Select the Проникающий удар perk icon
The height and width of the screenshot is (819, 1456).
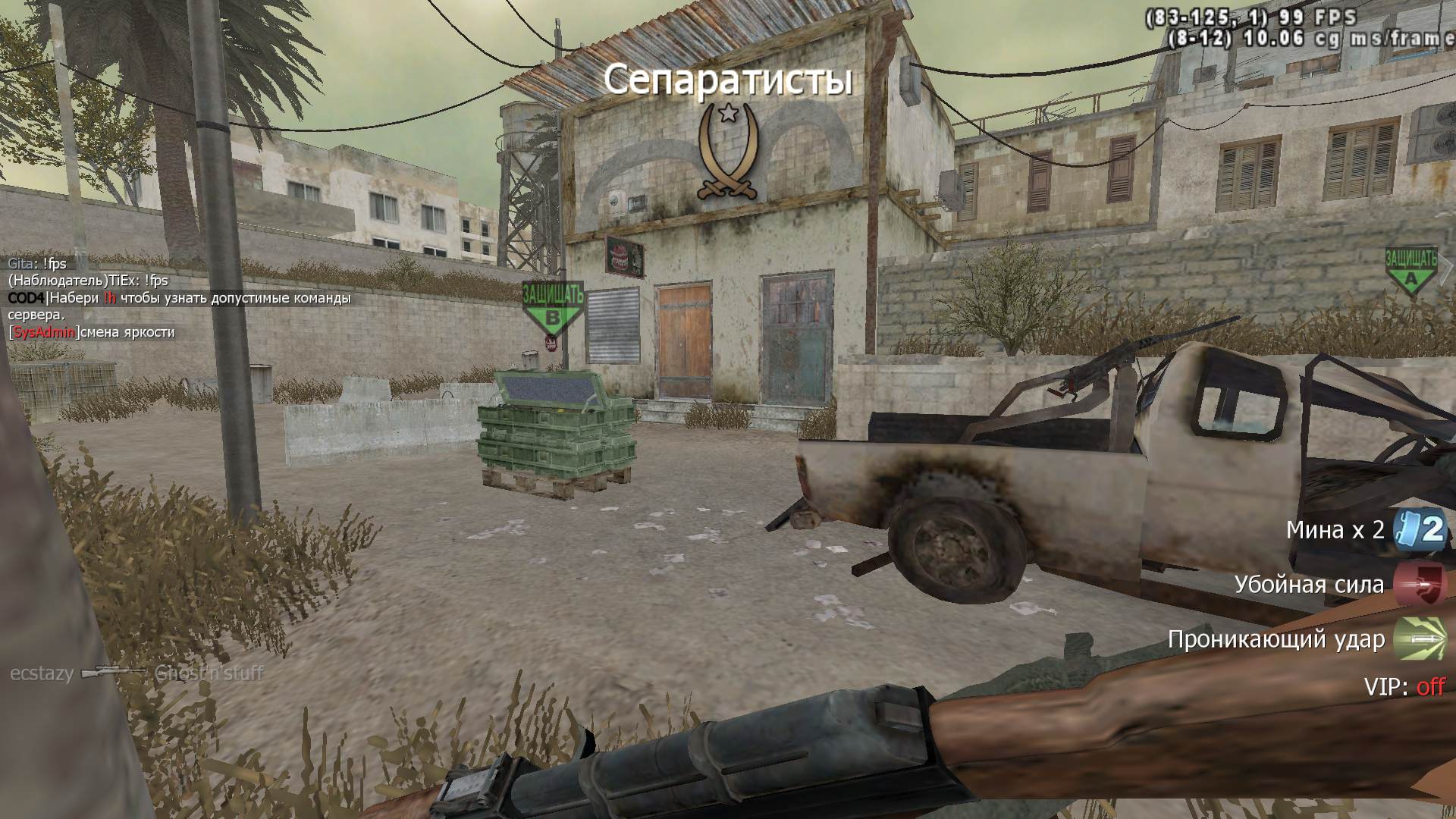(x=1420, y=639)
